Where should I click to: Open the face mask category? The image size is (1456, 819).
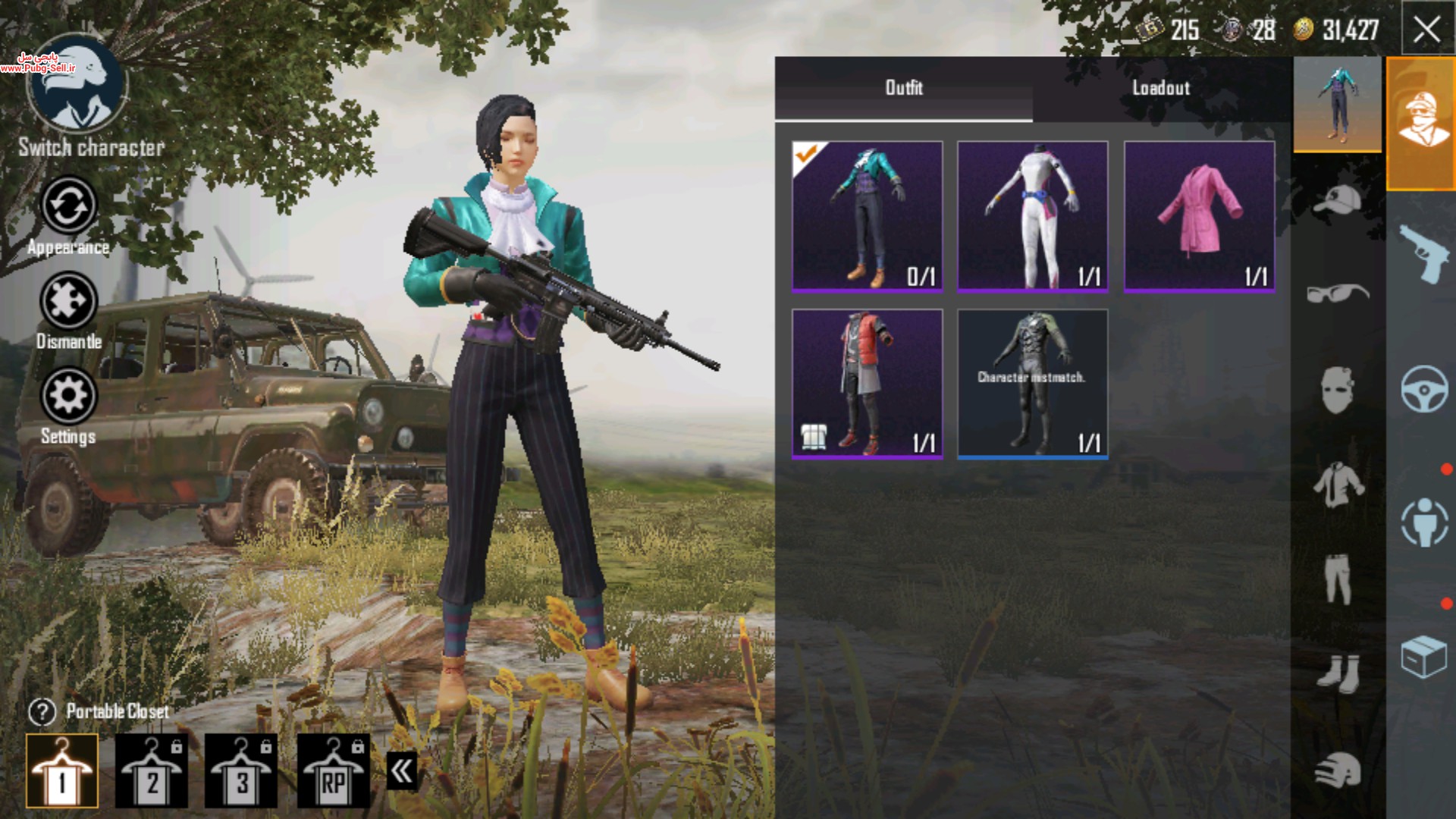(1338, 389)
